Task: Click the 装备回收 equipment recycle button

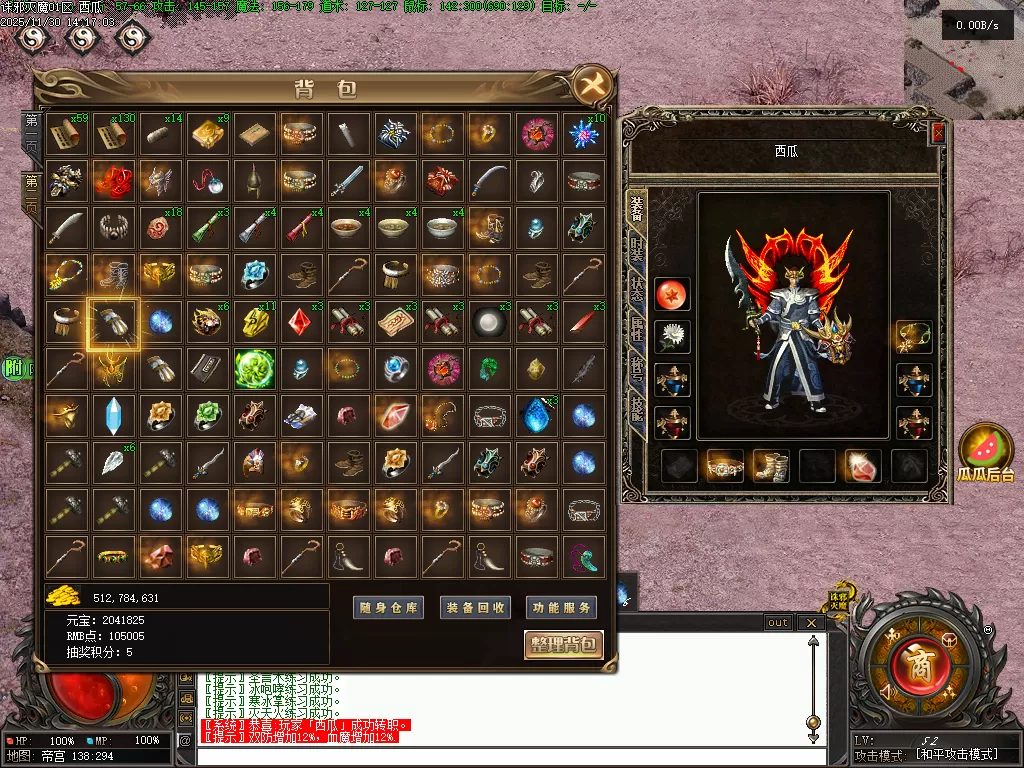Action: (x=475, y=607)
